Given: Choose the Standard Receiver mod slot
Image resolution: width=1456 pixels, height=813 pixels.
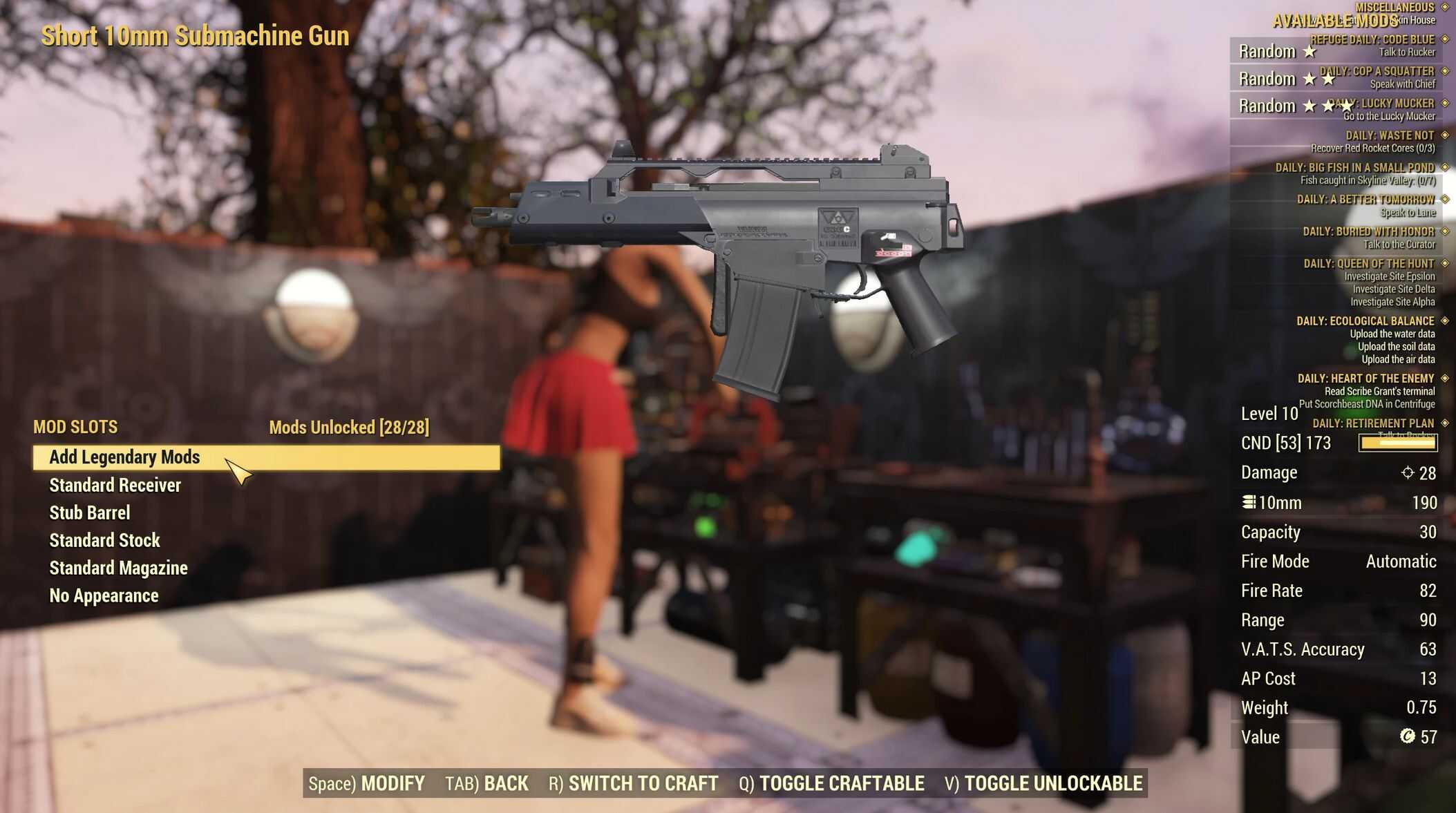Looking at the screenshot, I should click(115, 486).
